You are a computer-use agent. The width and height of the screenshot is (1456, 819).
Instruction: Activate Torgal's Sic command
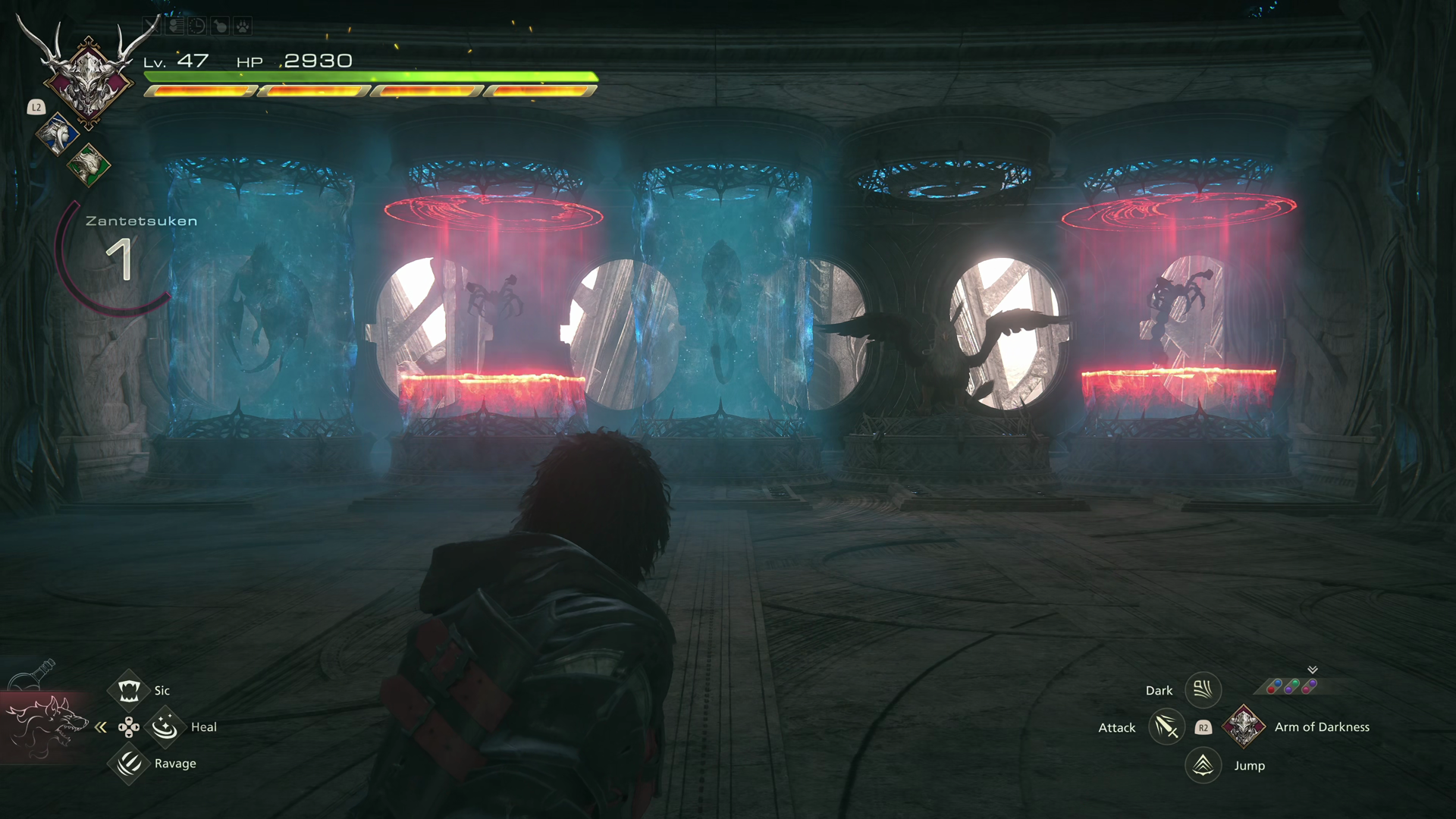pyautogui.click(x=128, y=690)
